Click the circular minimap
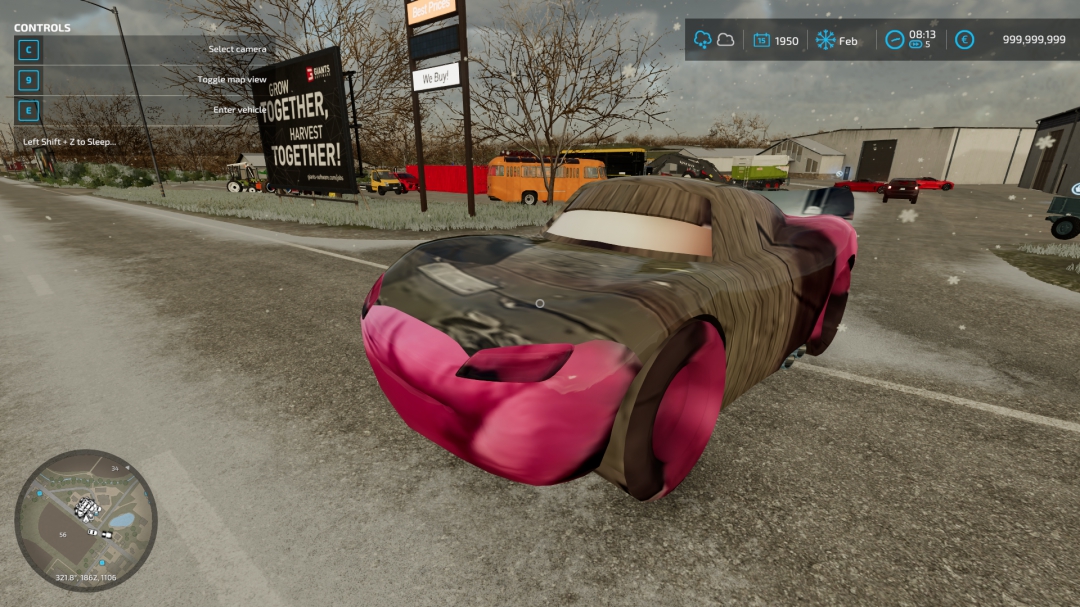1080x607 pixels. coord(86,520)
